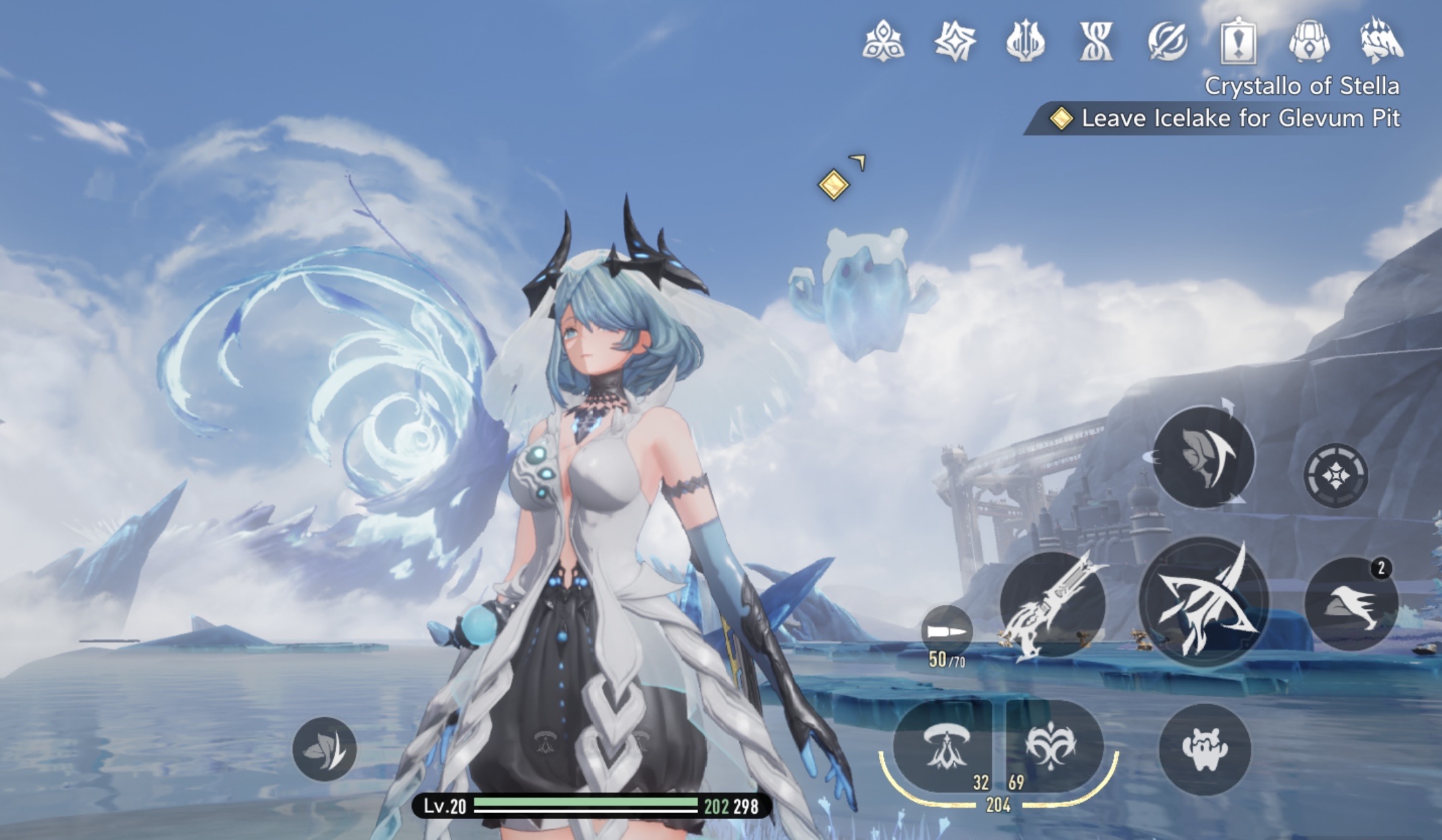Viewport: 1442px width, 840px height.
Task: Open the three-petal emblem menu icon
Action: [883, 41]
